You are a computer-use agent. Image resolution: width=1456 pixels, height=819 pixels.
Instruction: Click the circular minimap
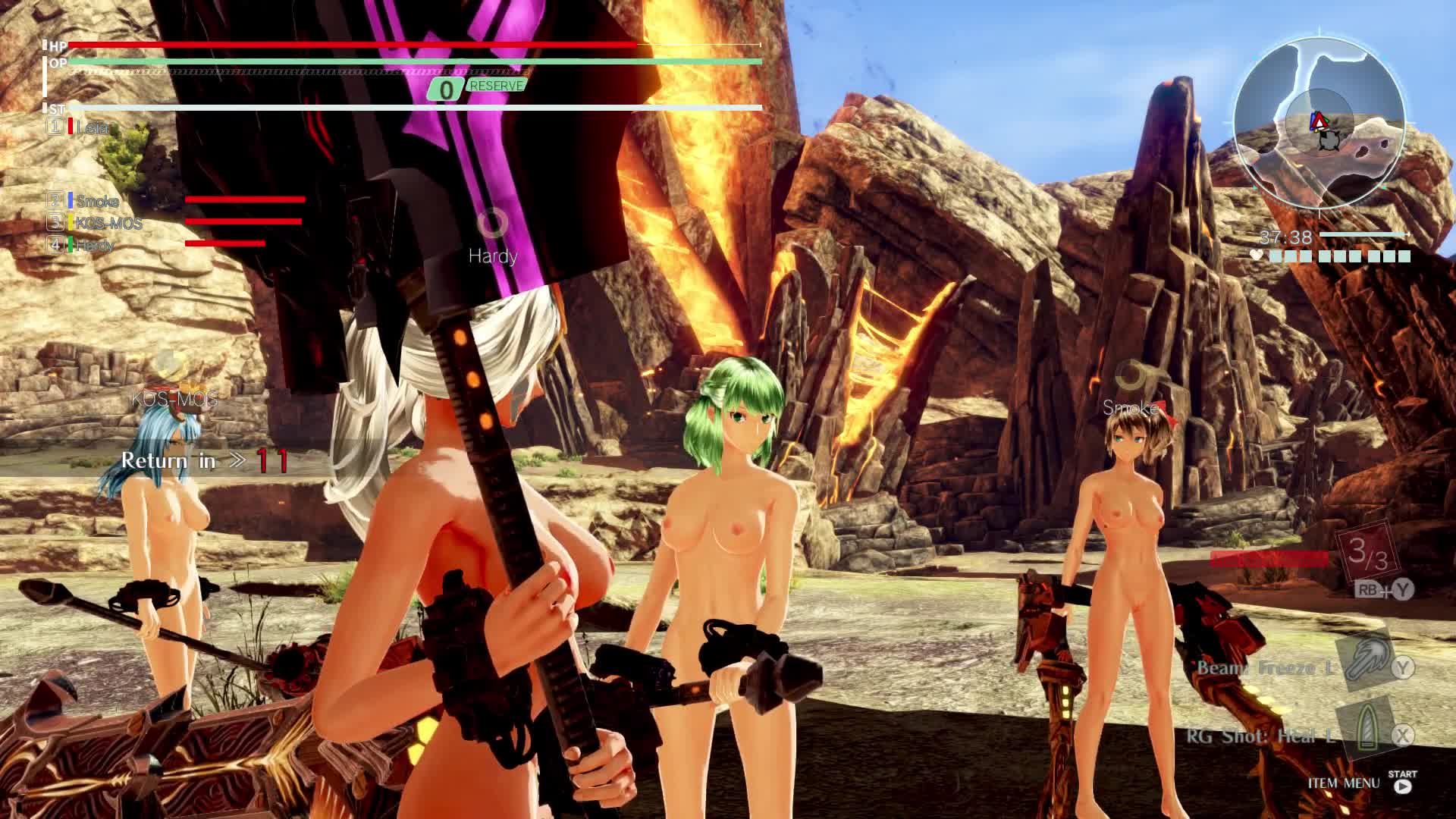click(1319, 123)
